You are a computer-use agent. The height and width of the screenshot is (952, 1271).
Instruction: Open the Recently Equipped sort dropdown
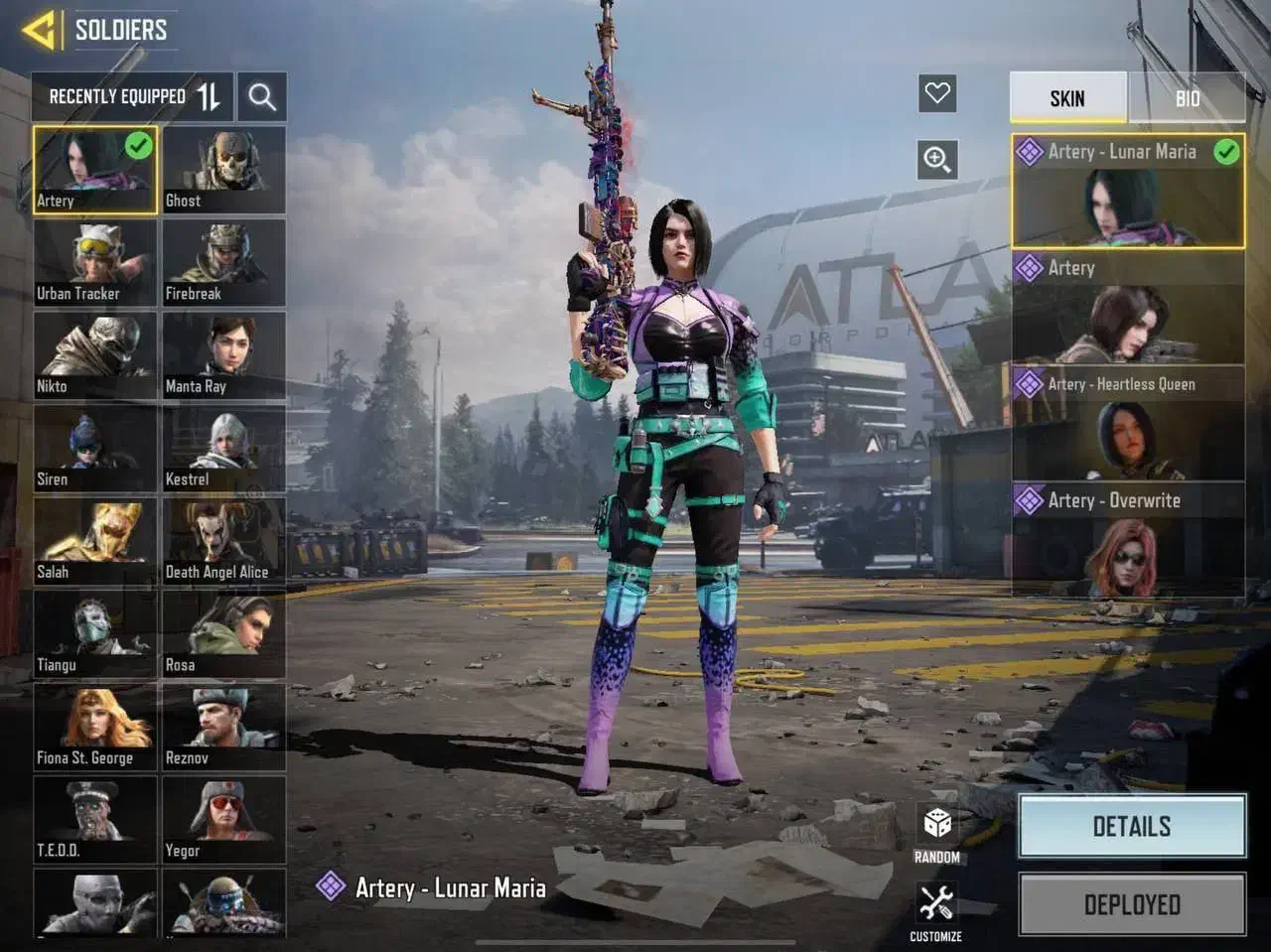coord(132,96)
